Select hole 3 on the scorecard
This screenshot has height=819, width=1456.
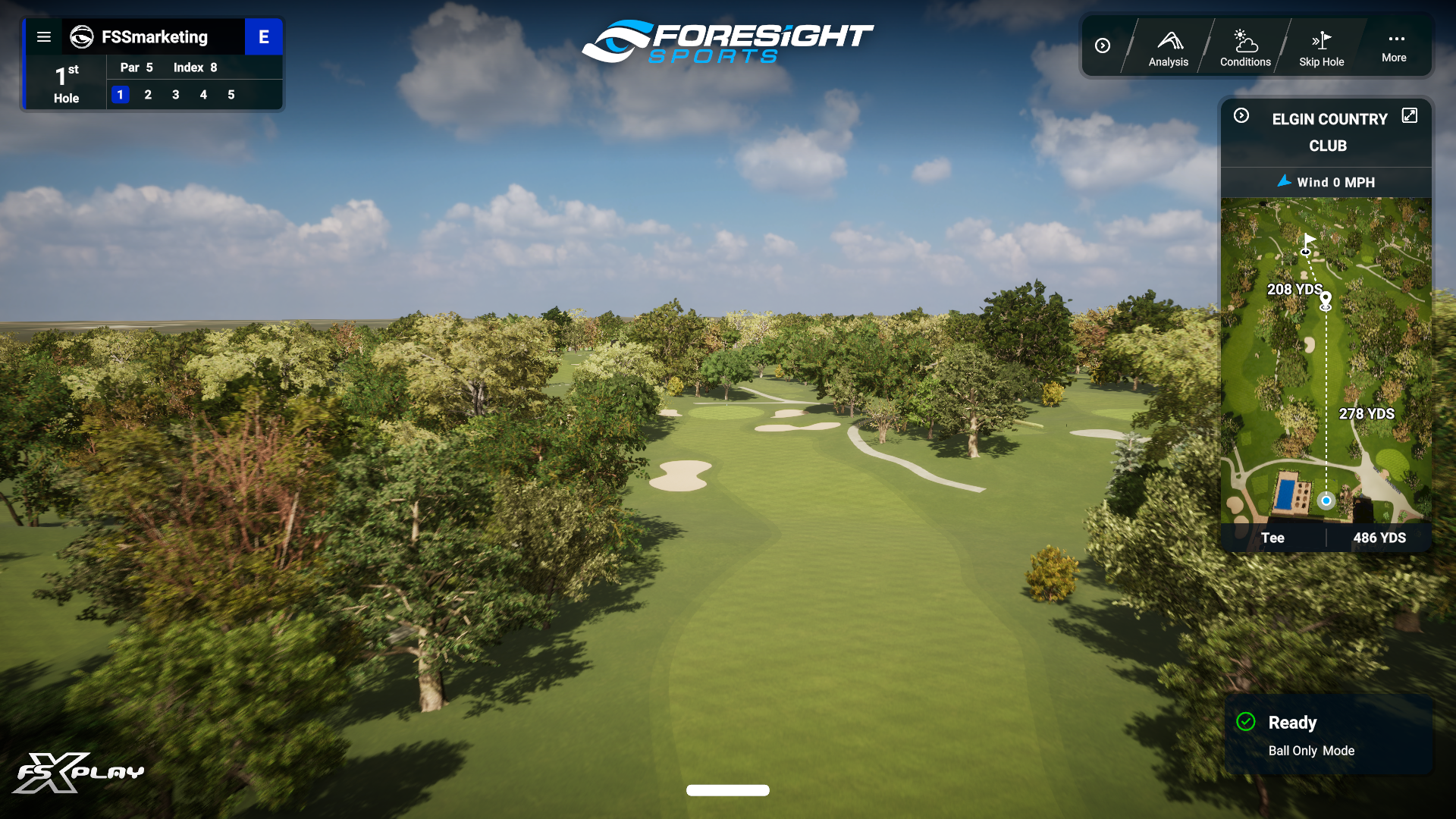[176, 95]
